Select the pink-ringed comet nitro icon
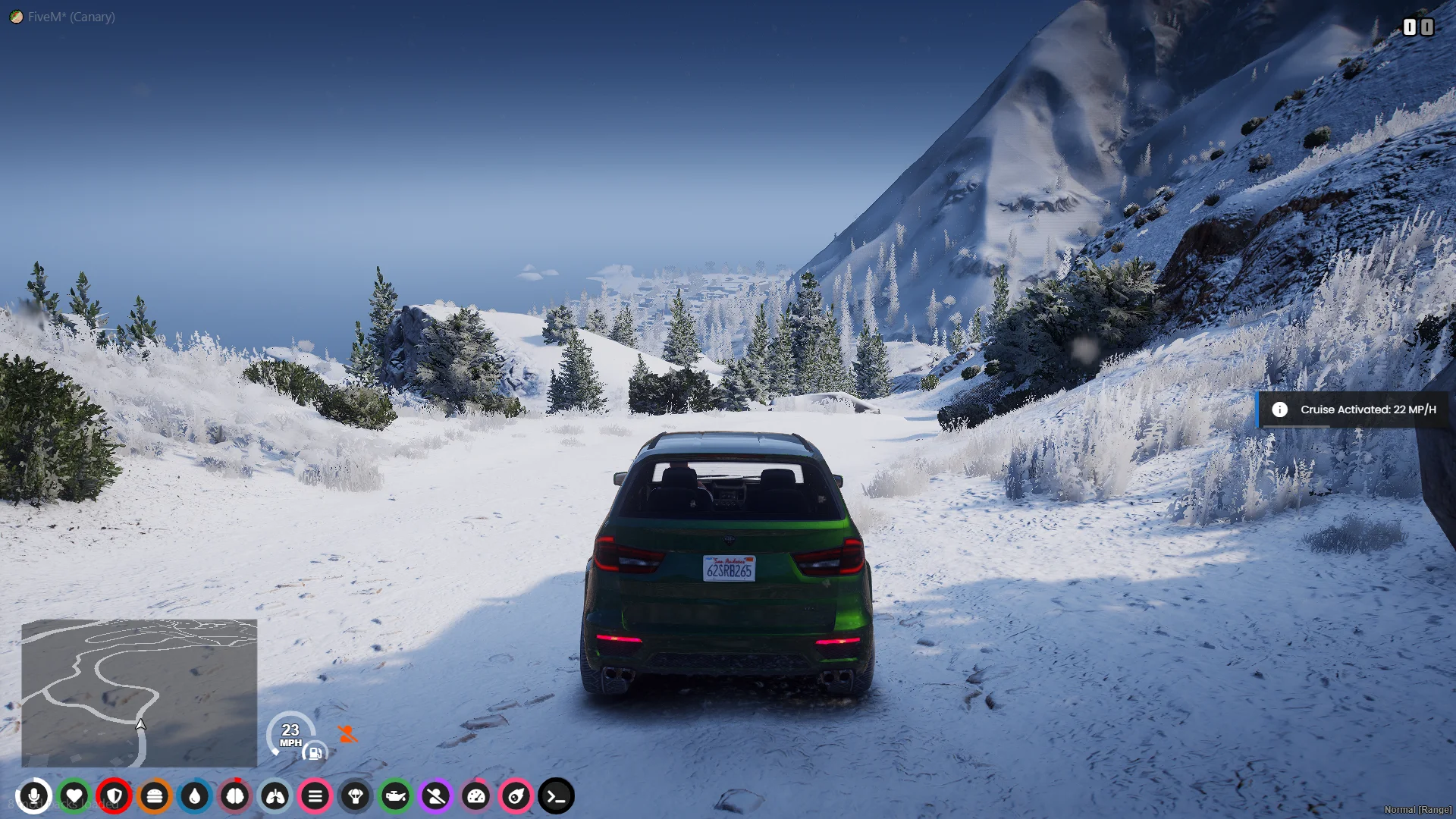The width and height of the screenshot is (1456, 819). (x=516, y=796)
